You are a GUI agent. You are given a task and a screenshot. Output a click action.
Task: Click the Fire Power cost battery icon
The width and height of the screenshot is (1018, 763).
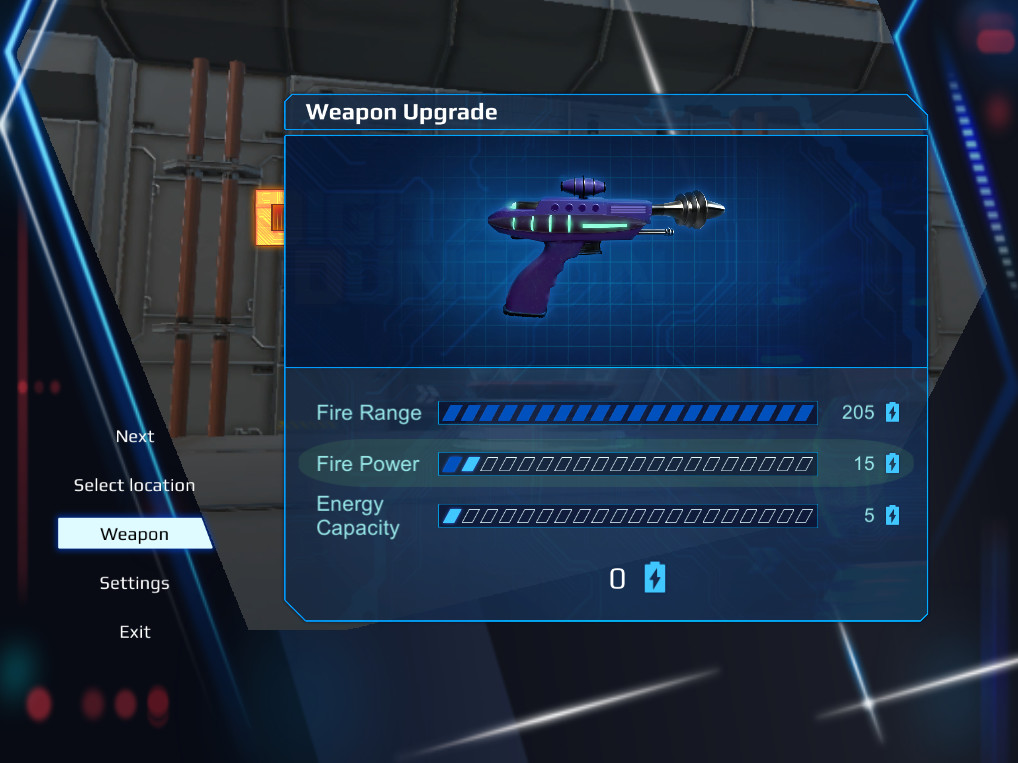point(892,464)
